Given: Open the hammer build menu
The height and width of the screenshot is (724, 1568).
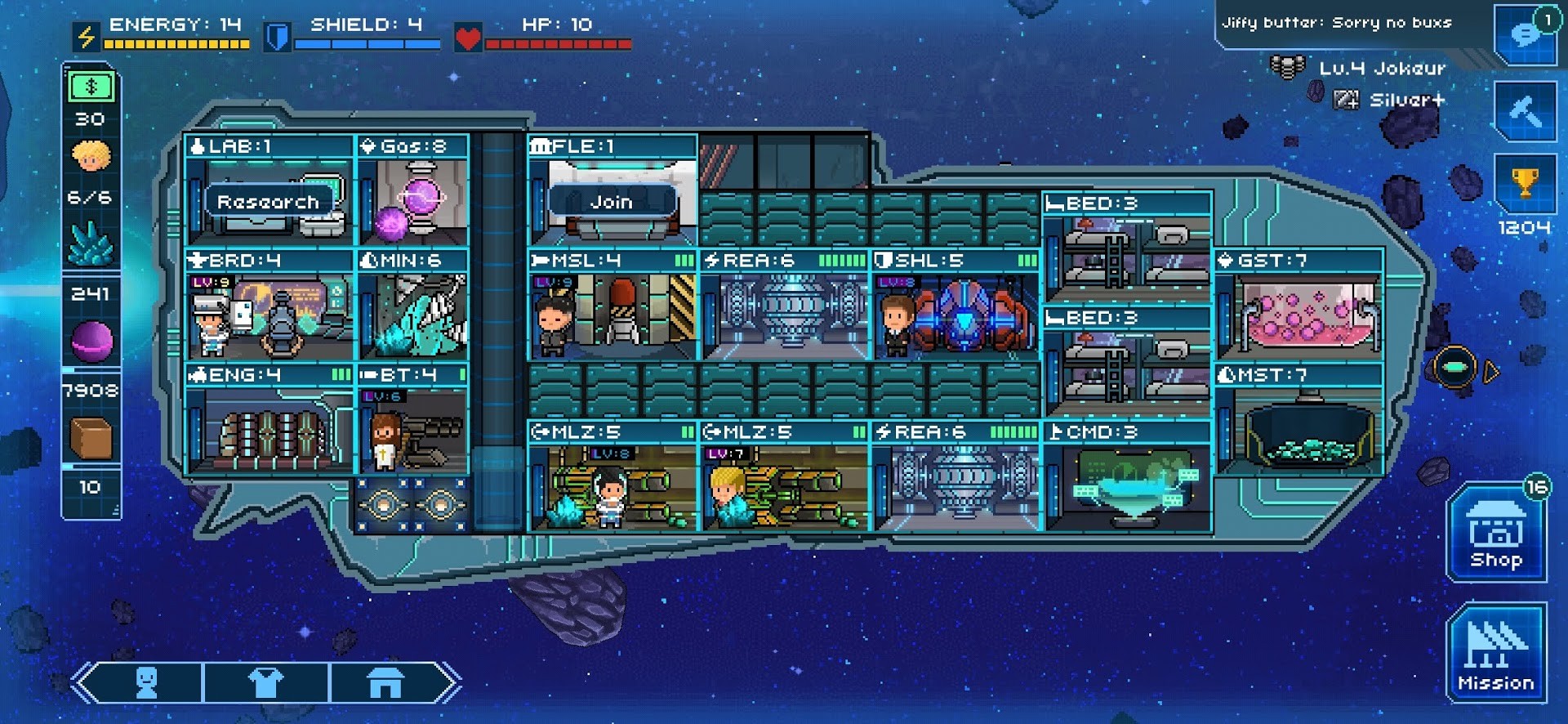Looking at the screenshot, I should point(1525,112).
